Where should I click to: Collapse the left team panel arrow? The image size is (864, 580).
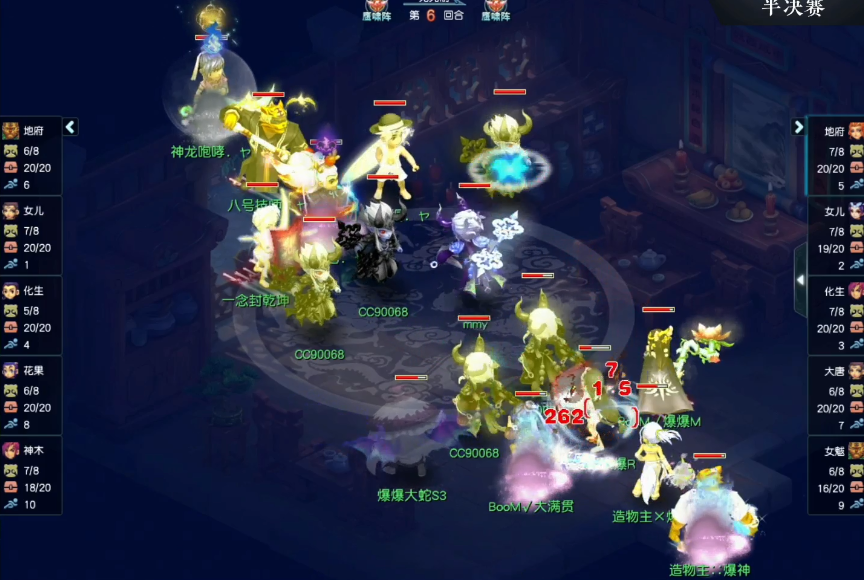tap(70, 127)
